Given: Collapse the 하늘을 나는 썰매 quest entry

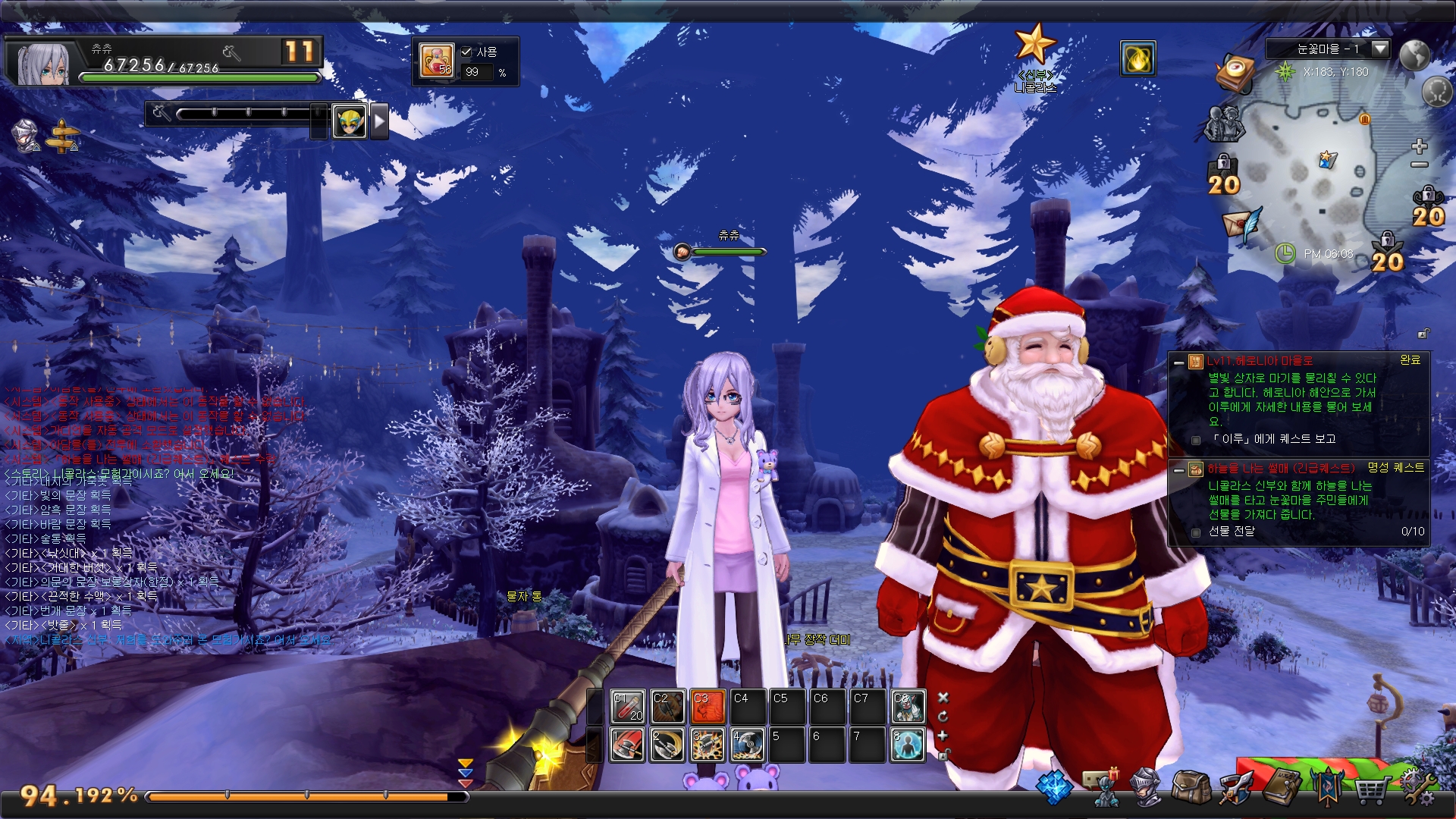Looking at the screenshot, I should [1178, 471].
